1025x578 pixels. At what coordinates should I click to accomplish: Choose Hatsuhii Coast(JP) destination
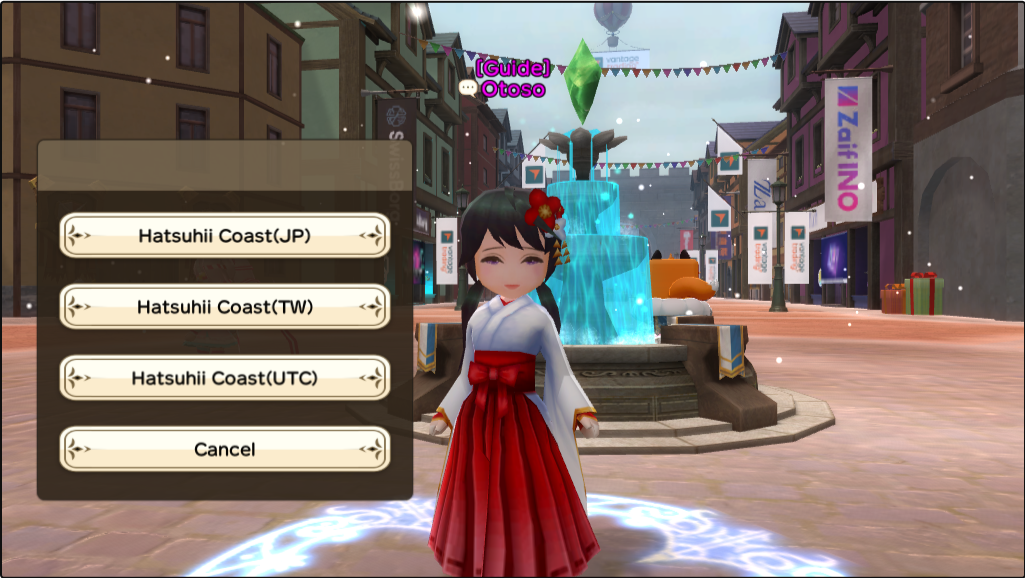(x=224, y=236)
